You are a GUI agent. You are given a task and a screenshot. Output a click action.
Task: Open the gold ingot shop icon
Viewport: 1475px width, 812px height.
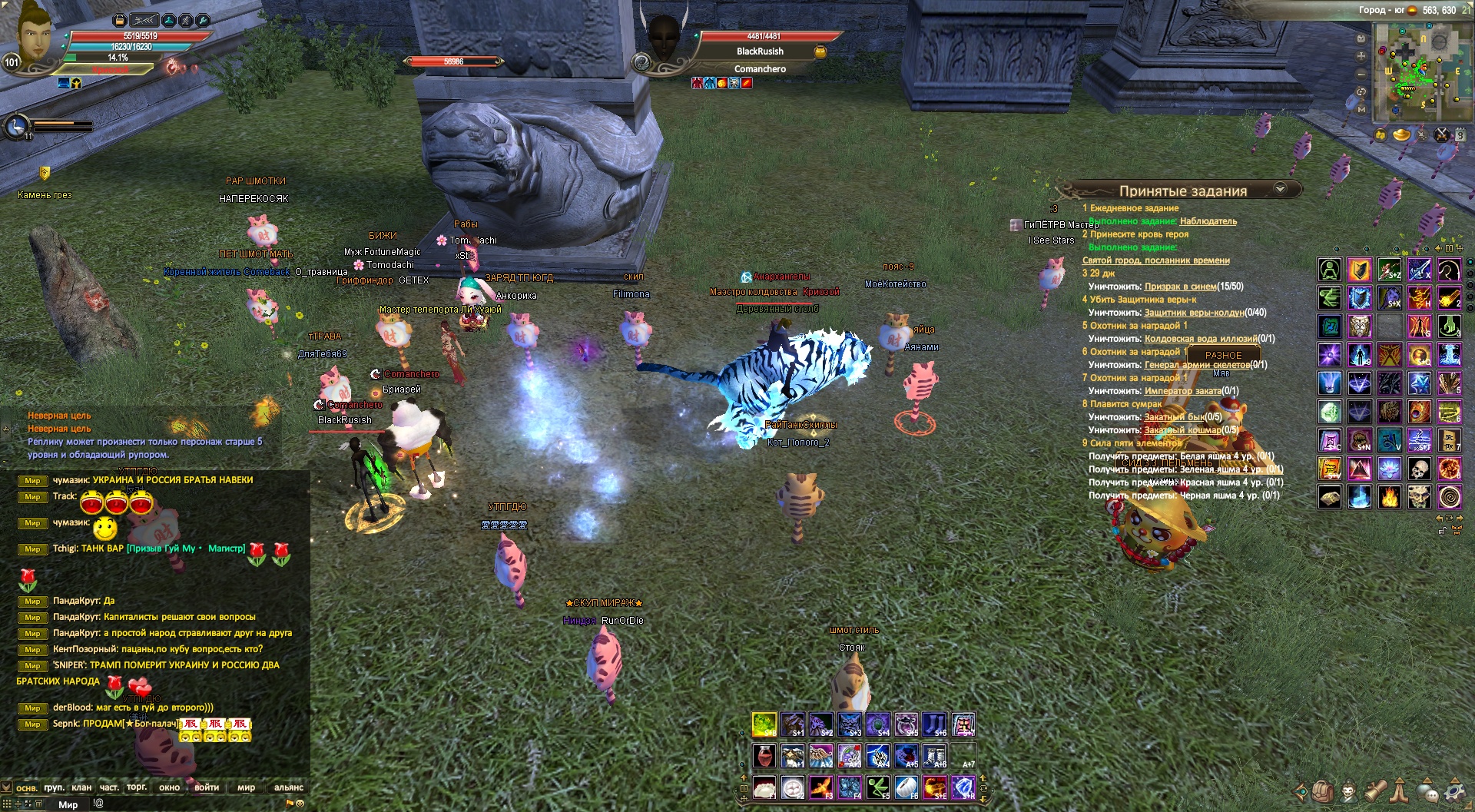1402,135
